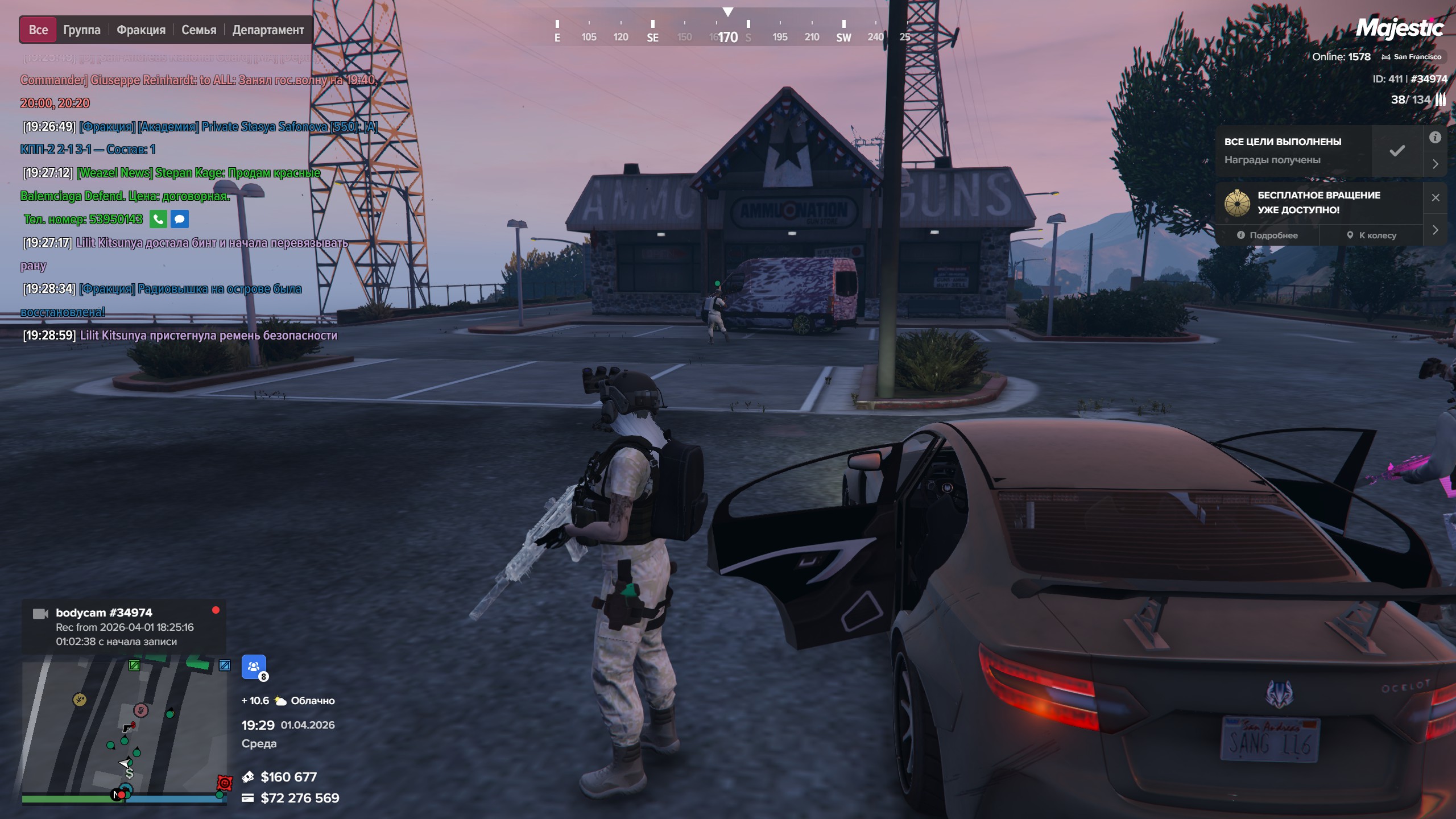Open the Группа chat tab
The image size is (1456, 819).
click(81, 30)
